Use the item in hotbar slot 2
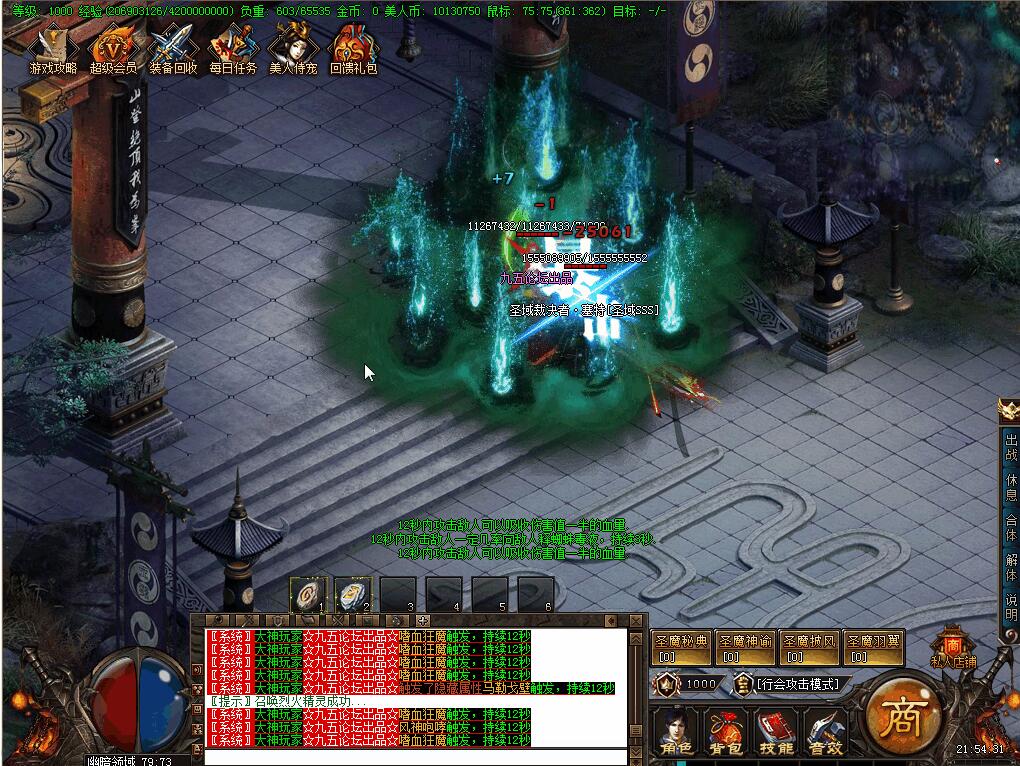This screenshot has height=766, width=1020. 352,594
